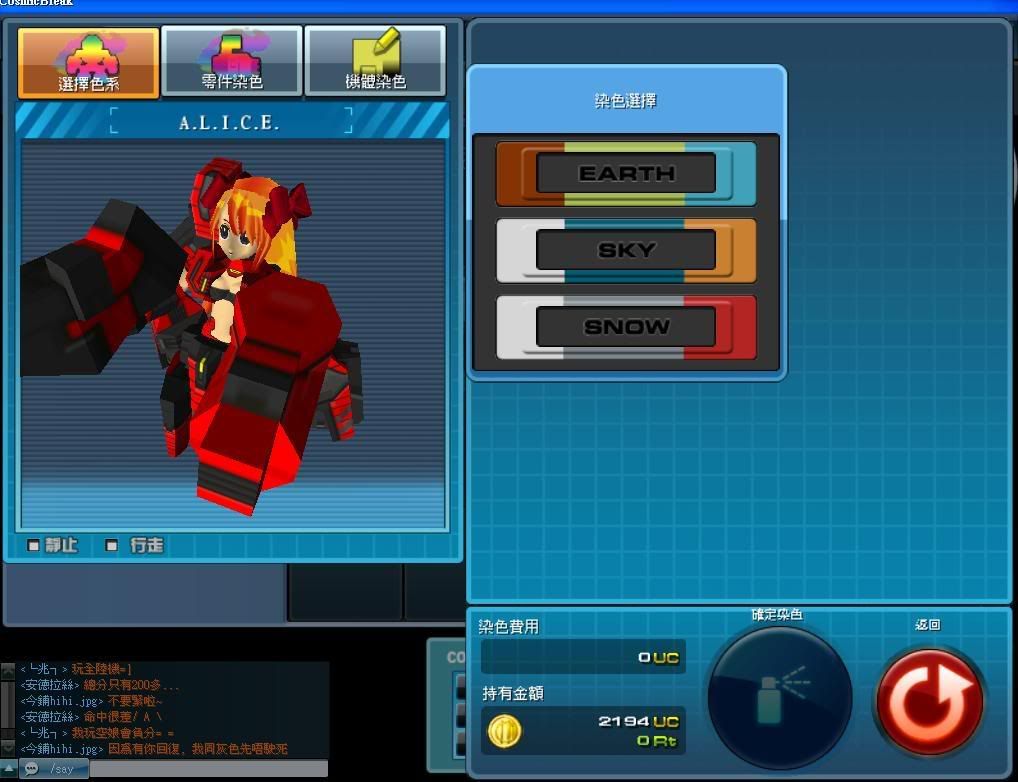The image size is (1018, 782).
Task: Click the red 返回 return button
Action: 929,701
